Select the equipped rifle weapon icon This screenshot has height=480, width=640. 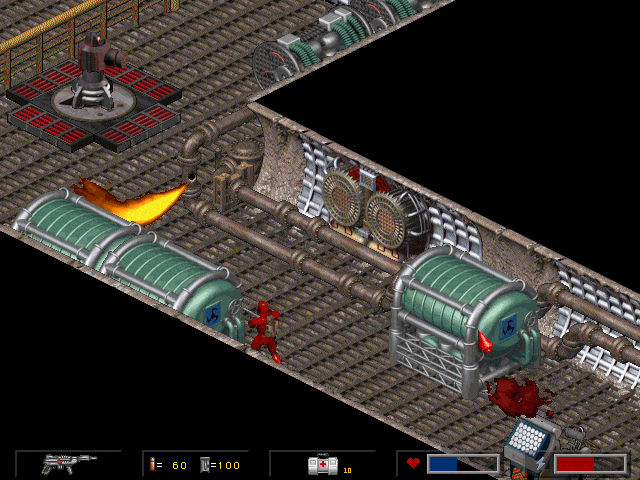tap(68, 463)
